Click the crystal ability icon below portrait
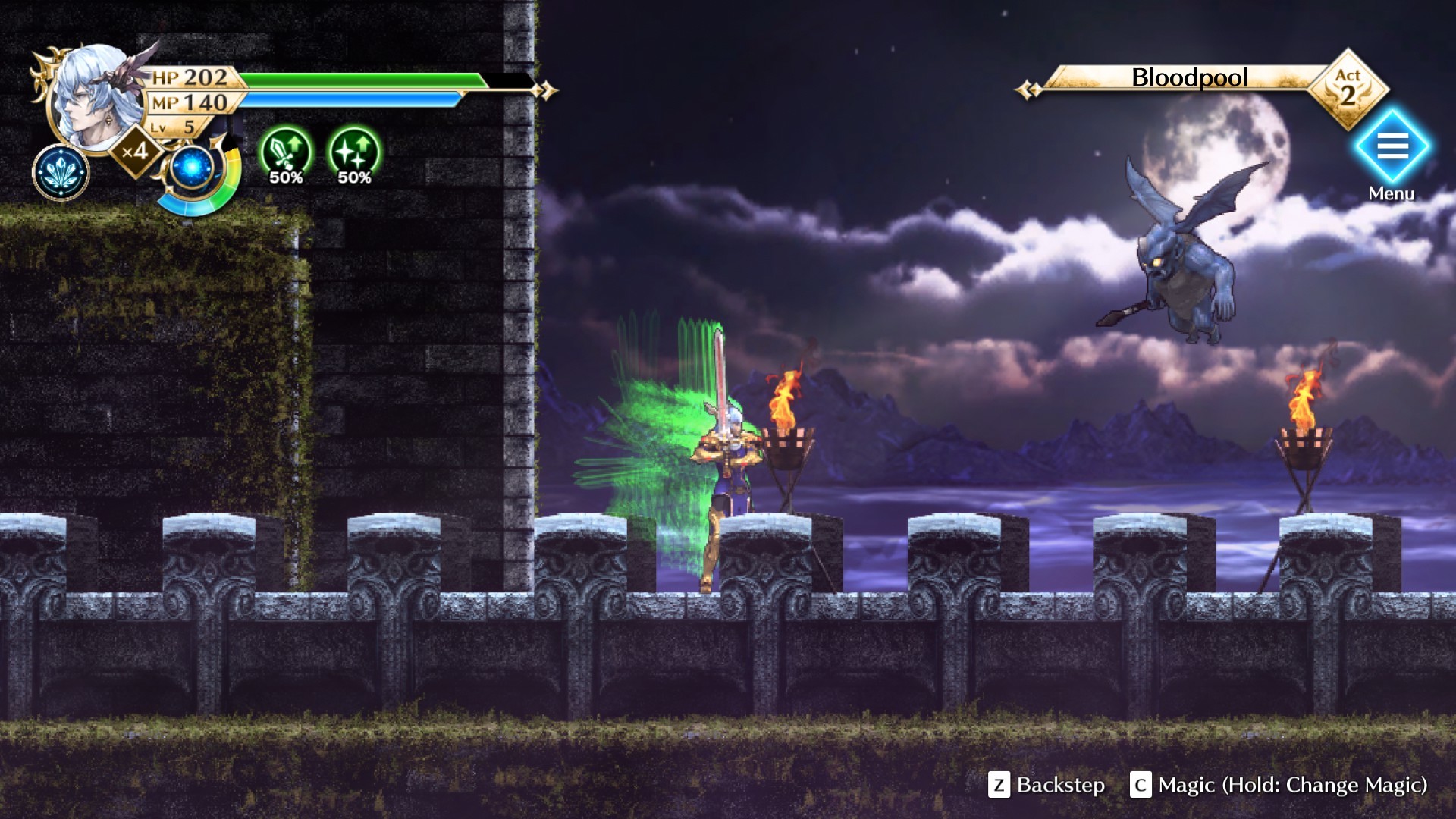The image size is (1456, 819). (61, 172)
